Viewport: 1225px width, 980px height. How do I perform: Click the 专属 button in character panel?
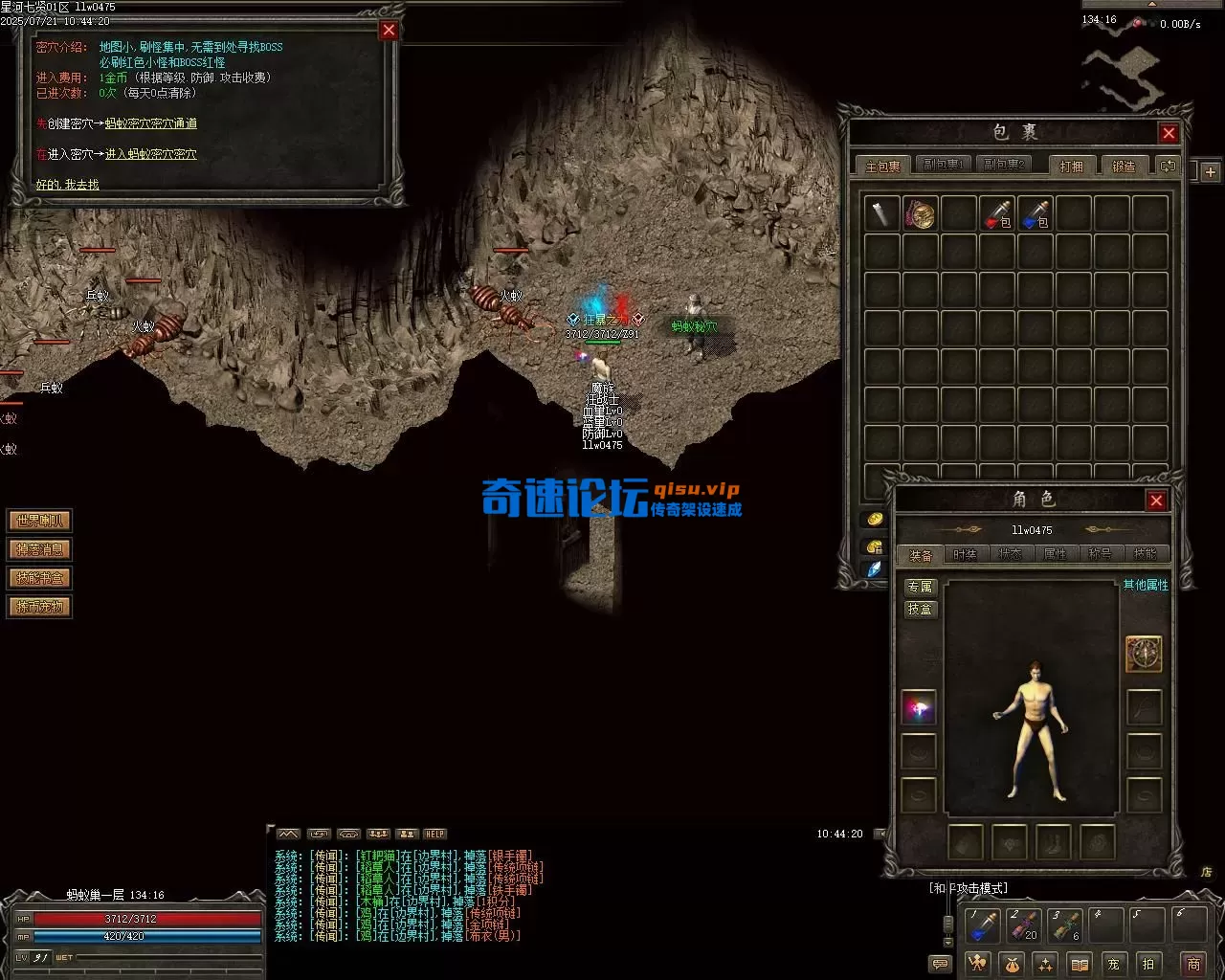[920, 587]
